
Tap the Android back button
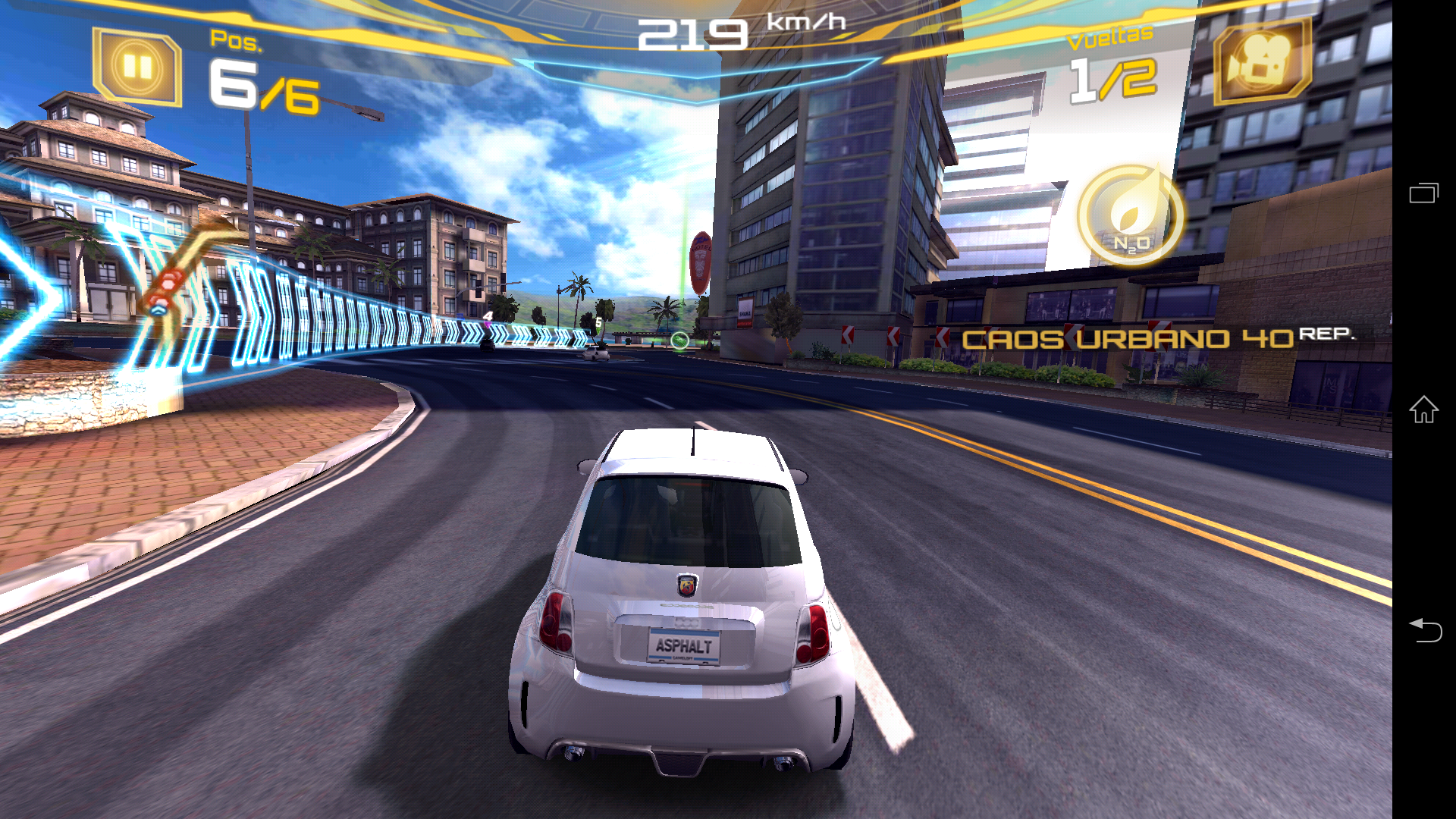1423,629
